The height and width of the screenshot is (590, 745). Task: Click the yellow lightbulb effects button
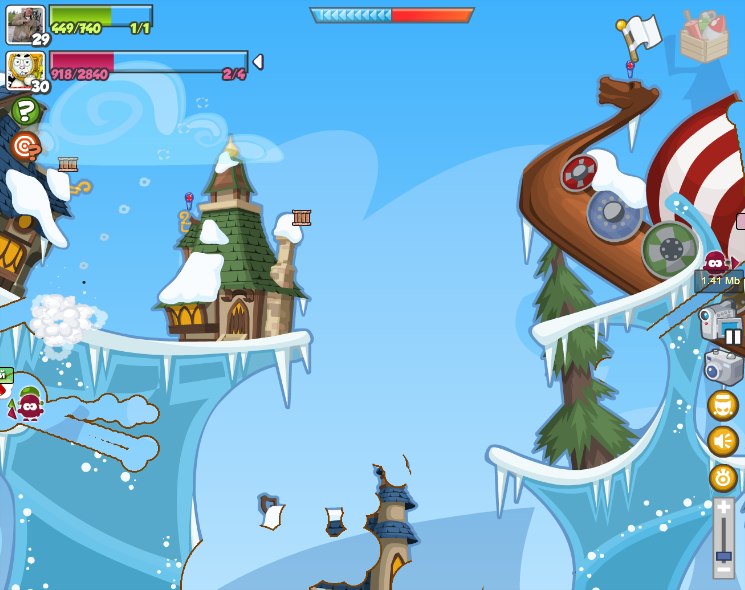723,477
